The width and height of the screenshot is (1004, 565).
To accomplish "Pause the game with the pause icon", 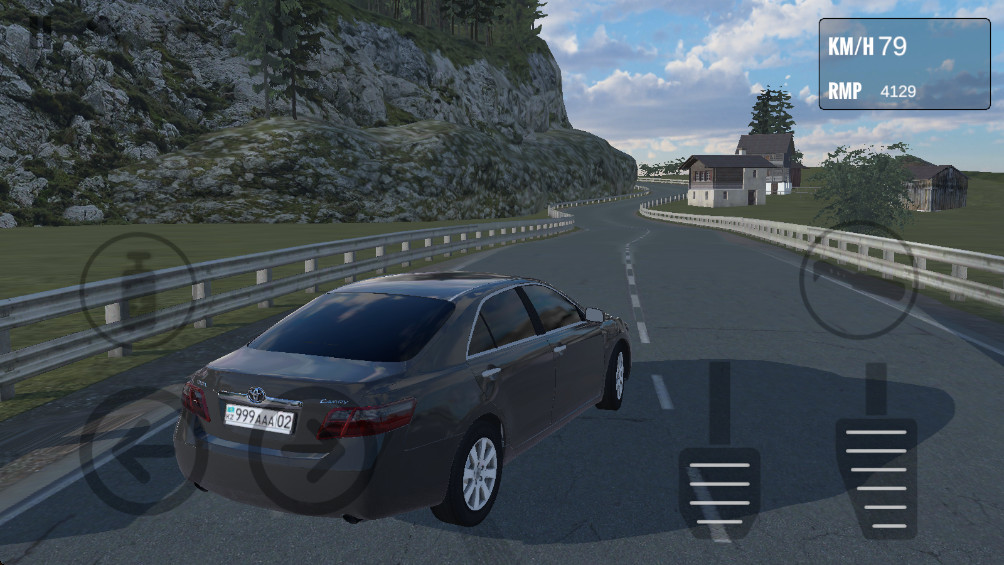I will click(x=40, y=27).
